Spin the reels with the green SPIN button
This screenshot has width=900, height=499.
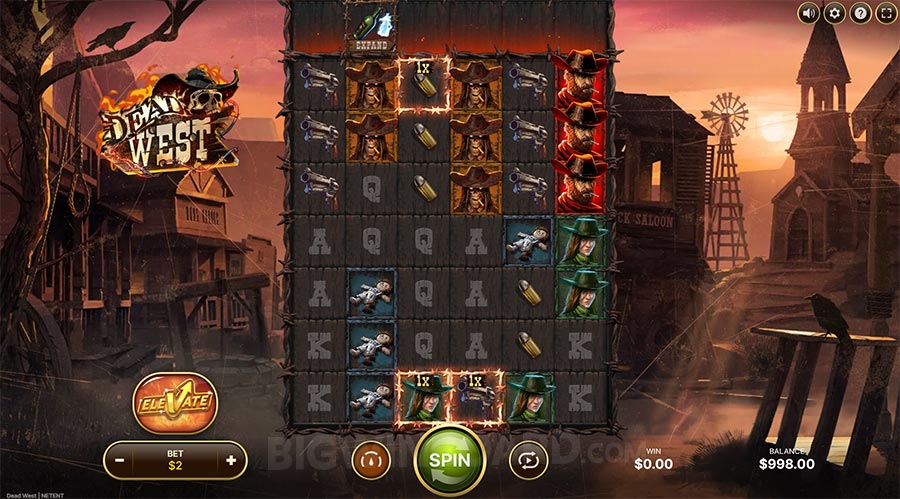[x=449, y=460]
